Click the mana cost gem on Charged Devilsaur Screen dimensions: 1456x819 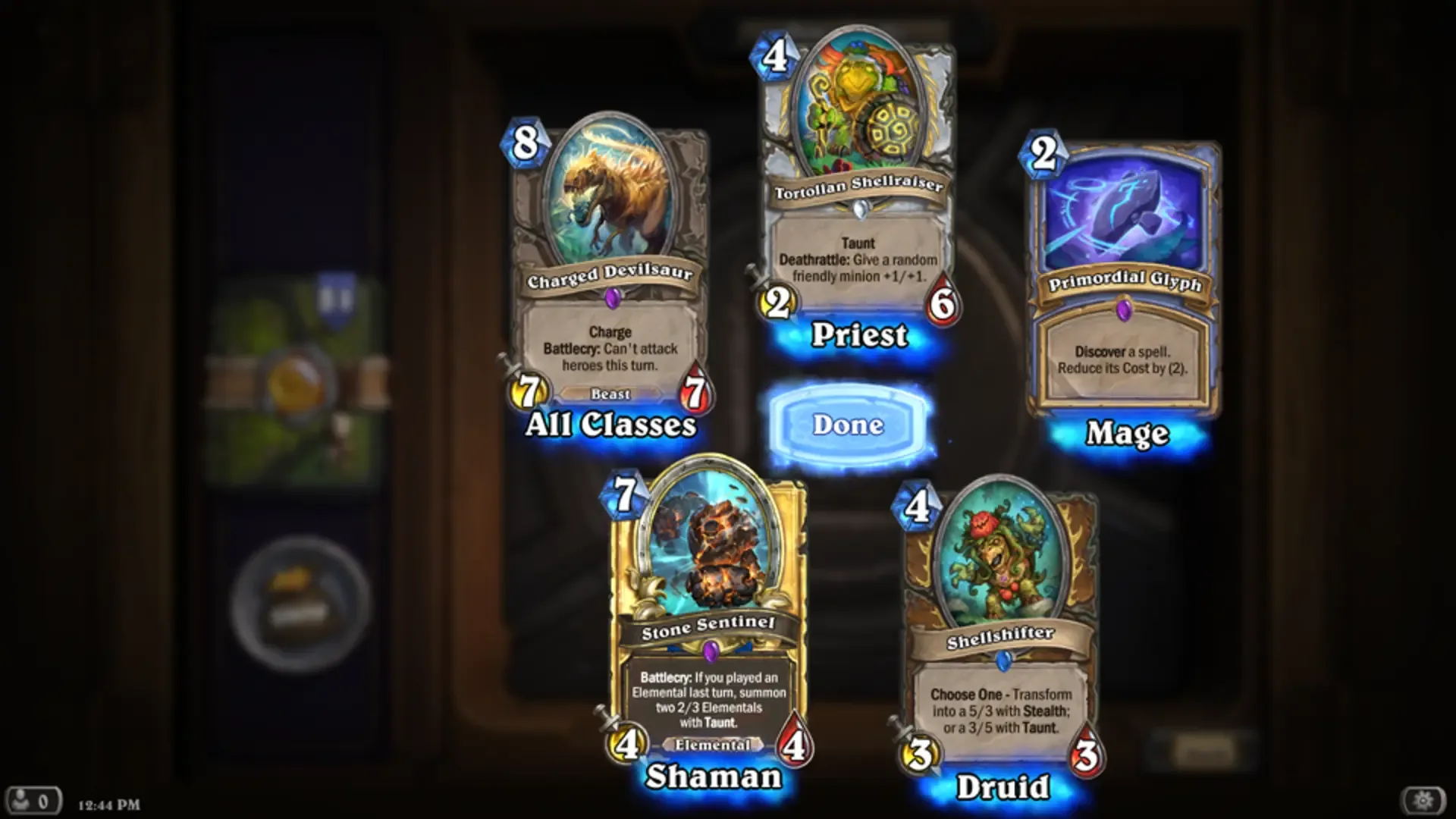(525, 144)
